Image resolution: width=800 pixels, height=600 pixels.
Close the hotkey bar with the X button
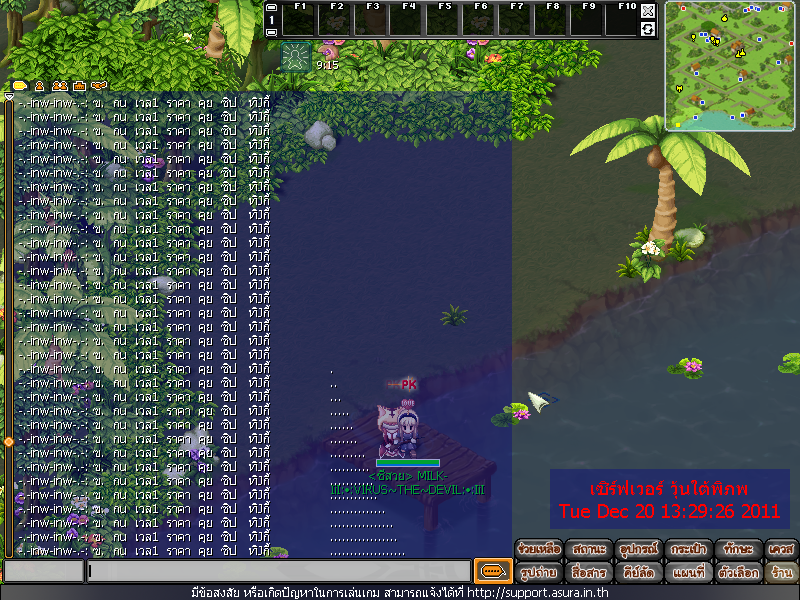point(648,11)
